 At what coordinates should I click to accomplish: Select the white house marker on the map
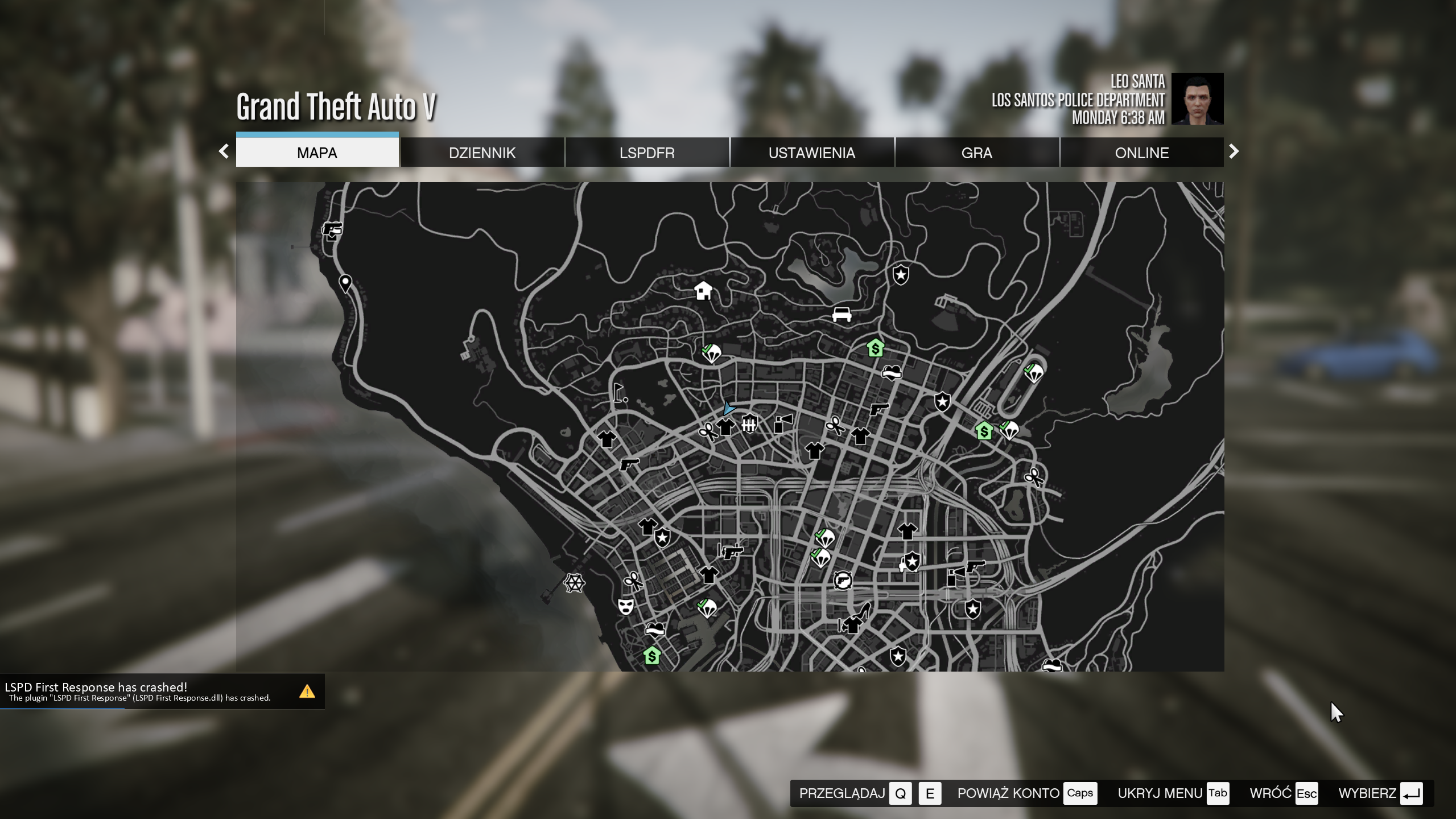click(x=703, y=290)
